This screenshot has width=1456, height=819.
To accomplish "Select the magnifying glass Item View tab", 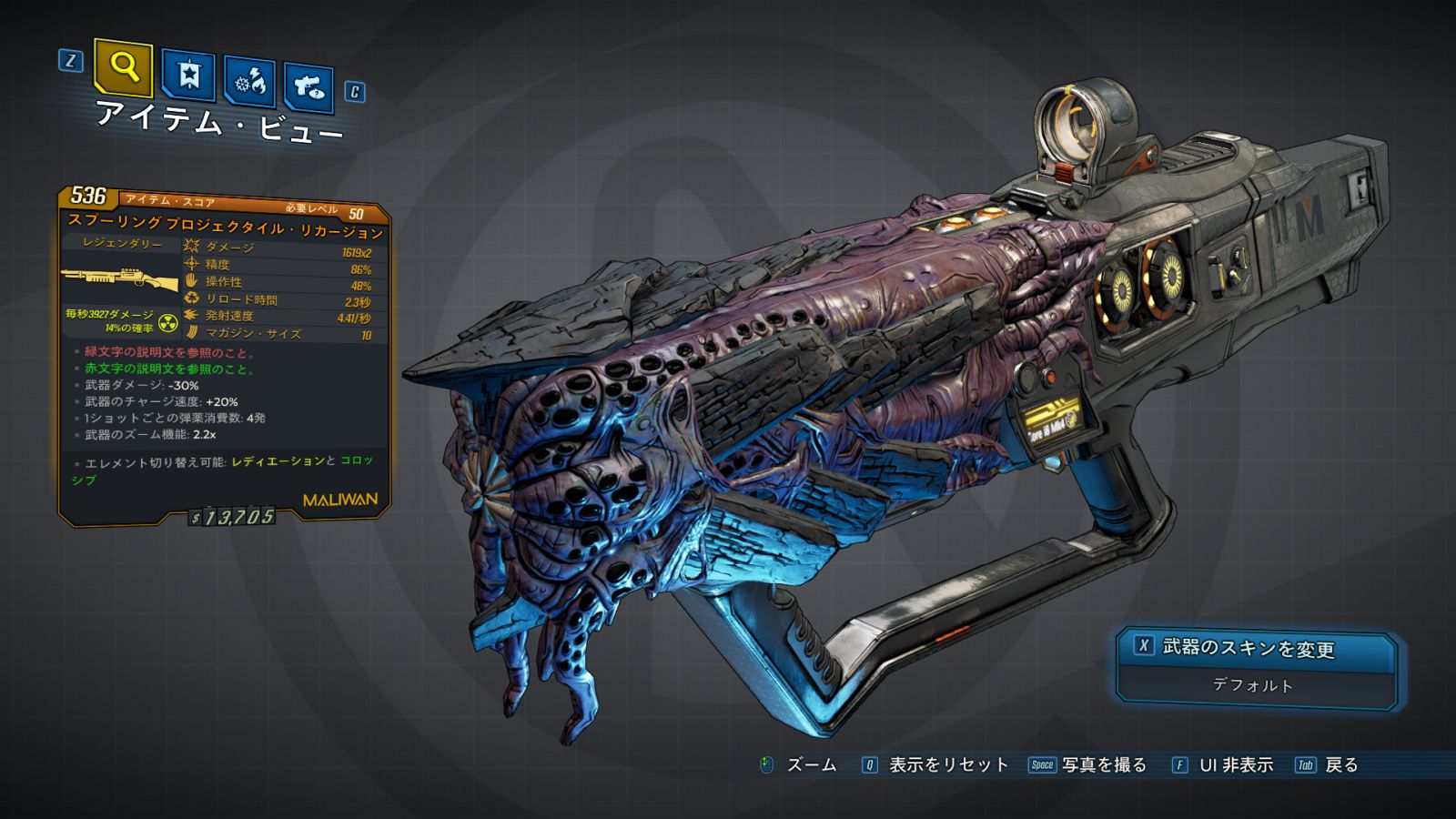I will click(123, 67).
